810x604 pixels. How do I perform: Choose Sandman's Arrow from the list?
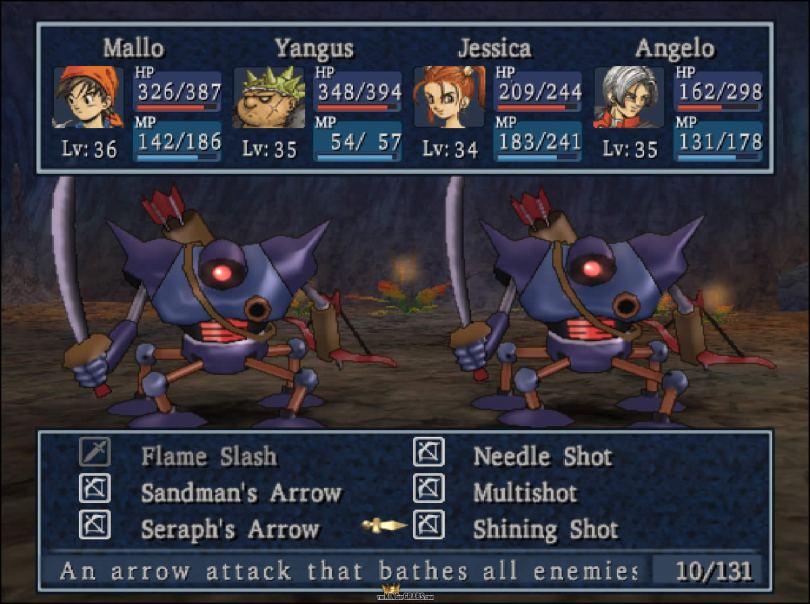[x=241, y=493]
